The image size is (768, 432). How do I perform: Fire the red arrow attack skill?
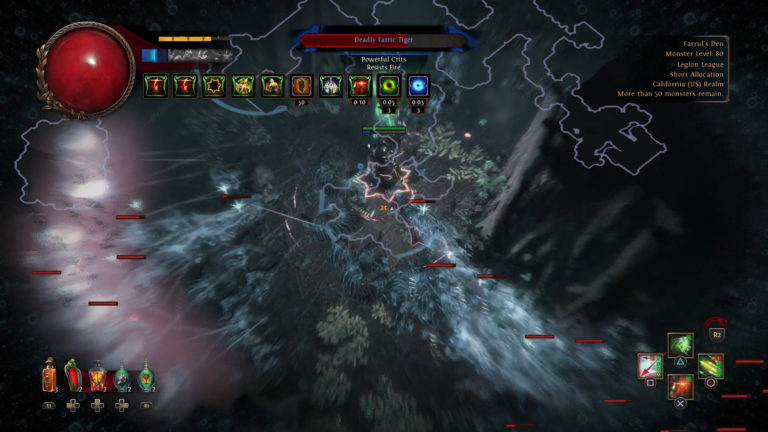coord(650,366)
